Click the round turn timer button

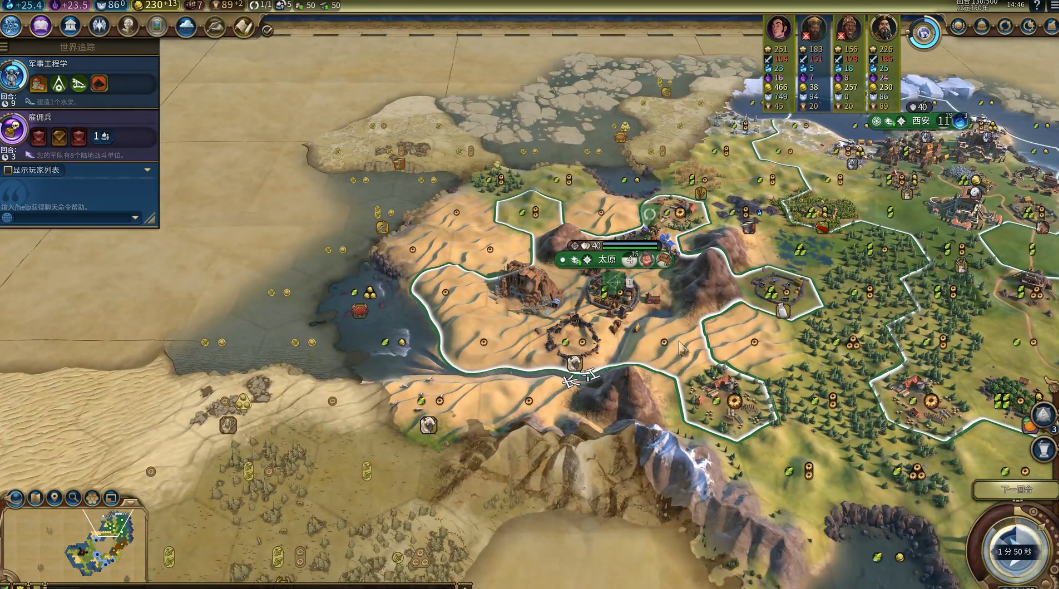click(1013, 551)
